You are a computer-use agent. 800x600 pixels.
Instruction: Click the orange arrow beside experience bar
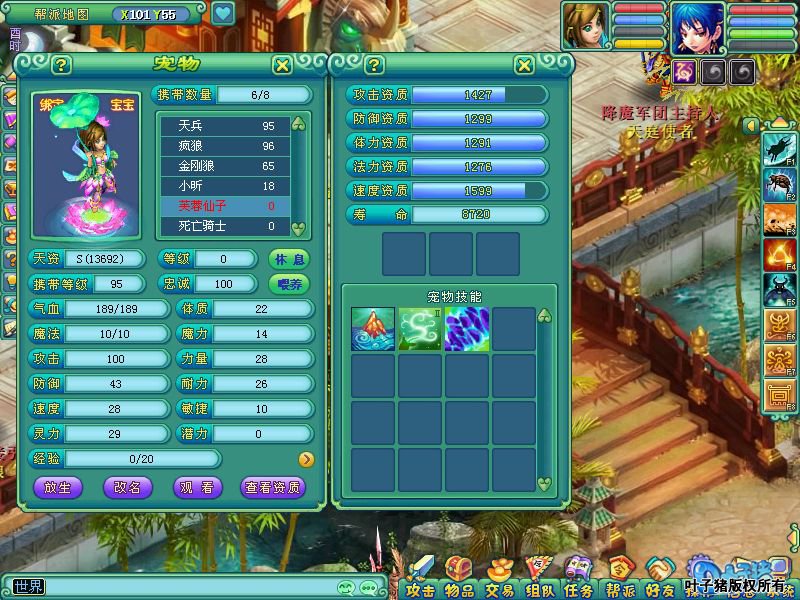306,460
